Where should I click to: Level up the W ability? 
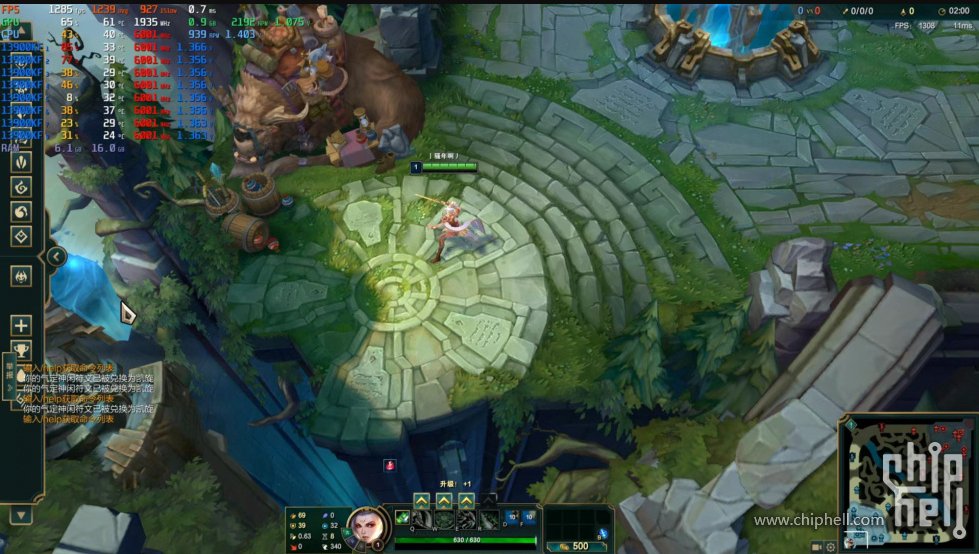click(444, 500)
